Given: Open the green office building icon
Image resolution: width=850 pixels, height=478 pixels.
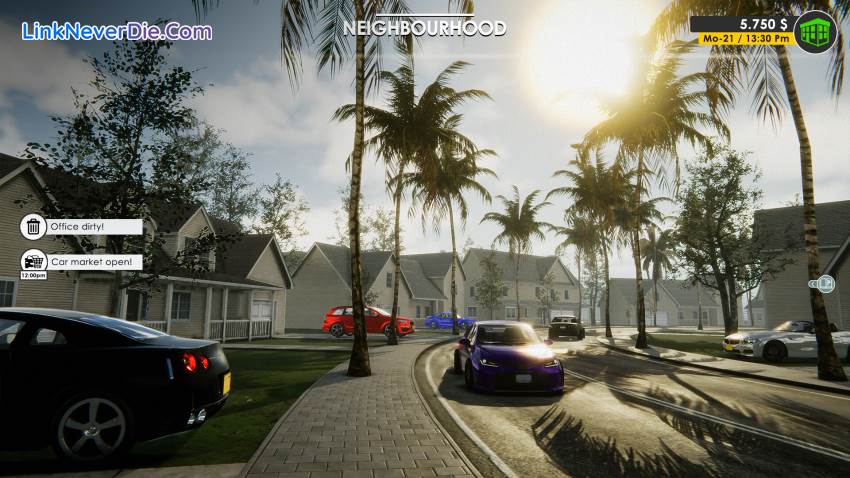Looking at the screenshot, I should 816,32.
